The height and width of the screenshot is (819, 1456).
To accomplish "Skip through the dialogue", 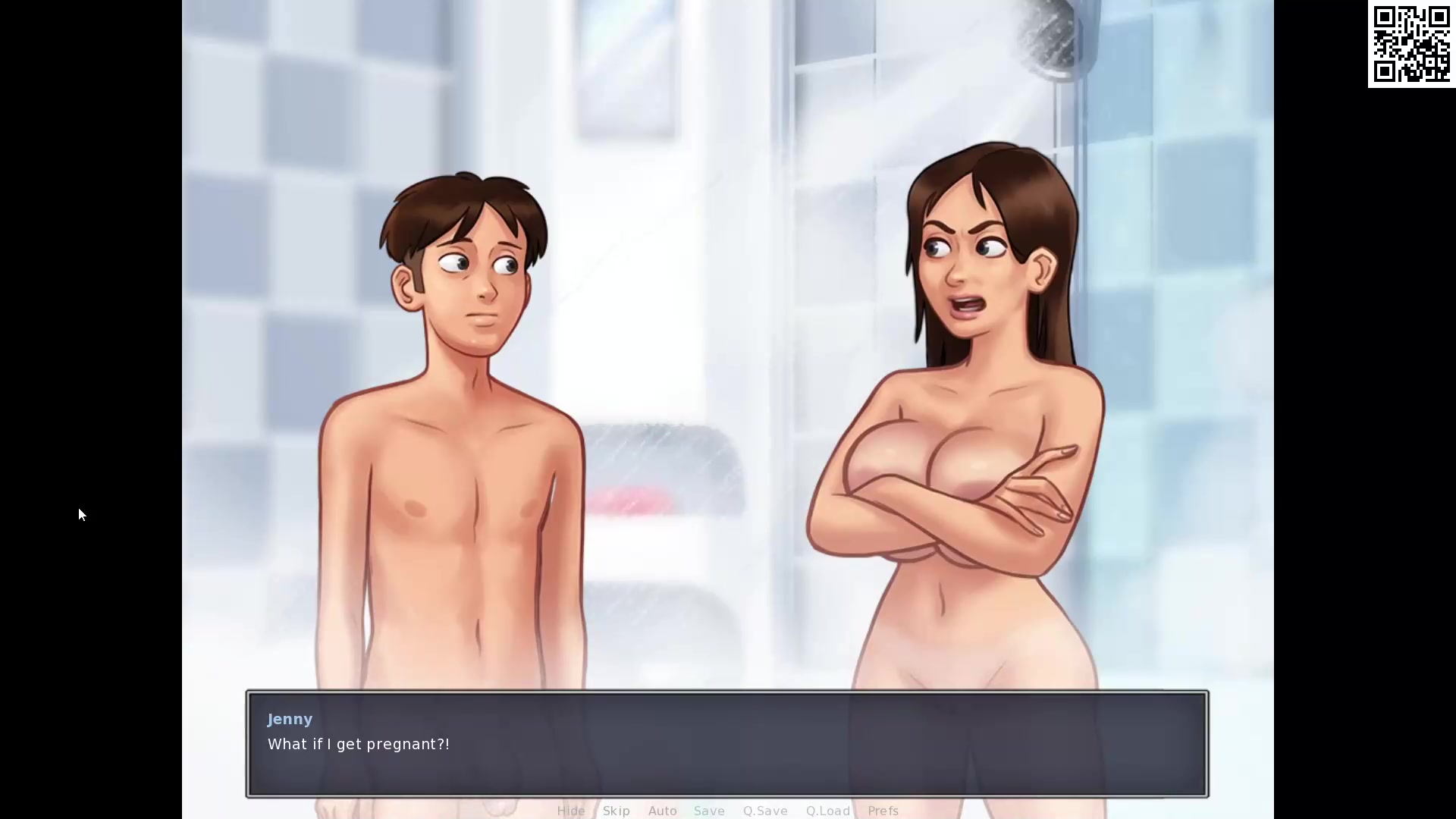I will [616, 811].
